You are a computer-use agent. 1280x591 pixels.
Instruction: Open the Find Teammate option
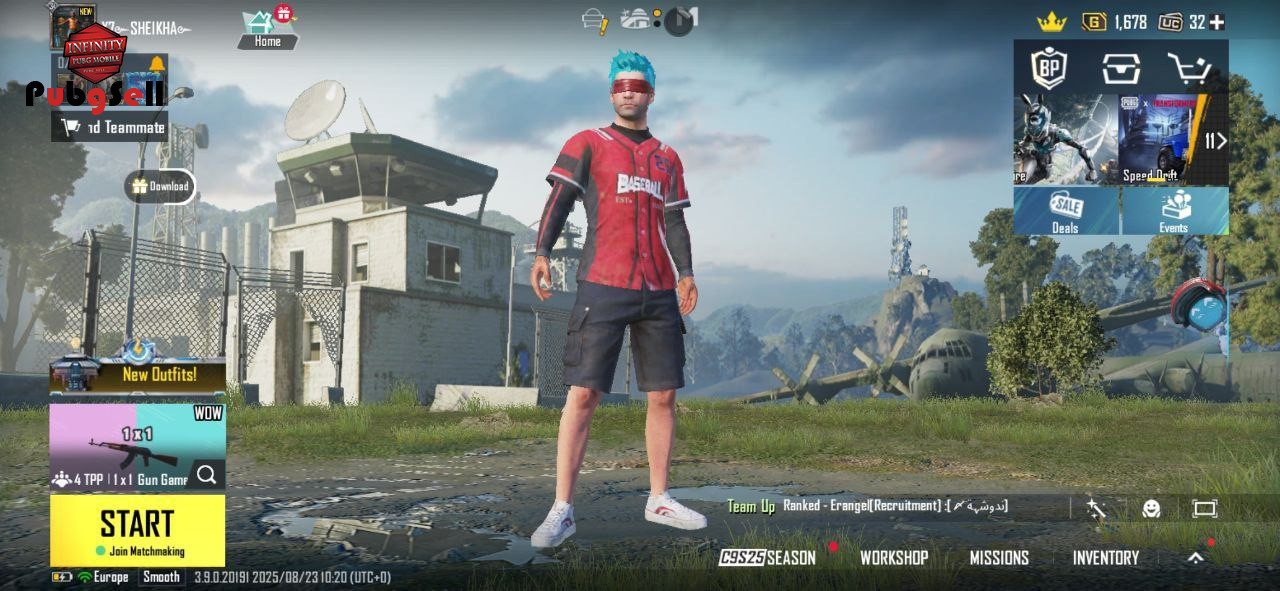(110, 127)
